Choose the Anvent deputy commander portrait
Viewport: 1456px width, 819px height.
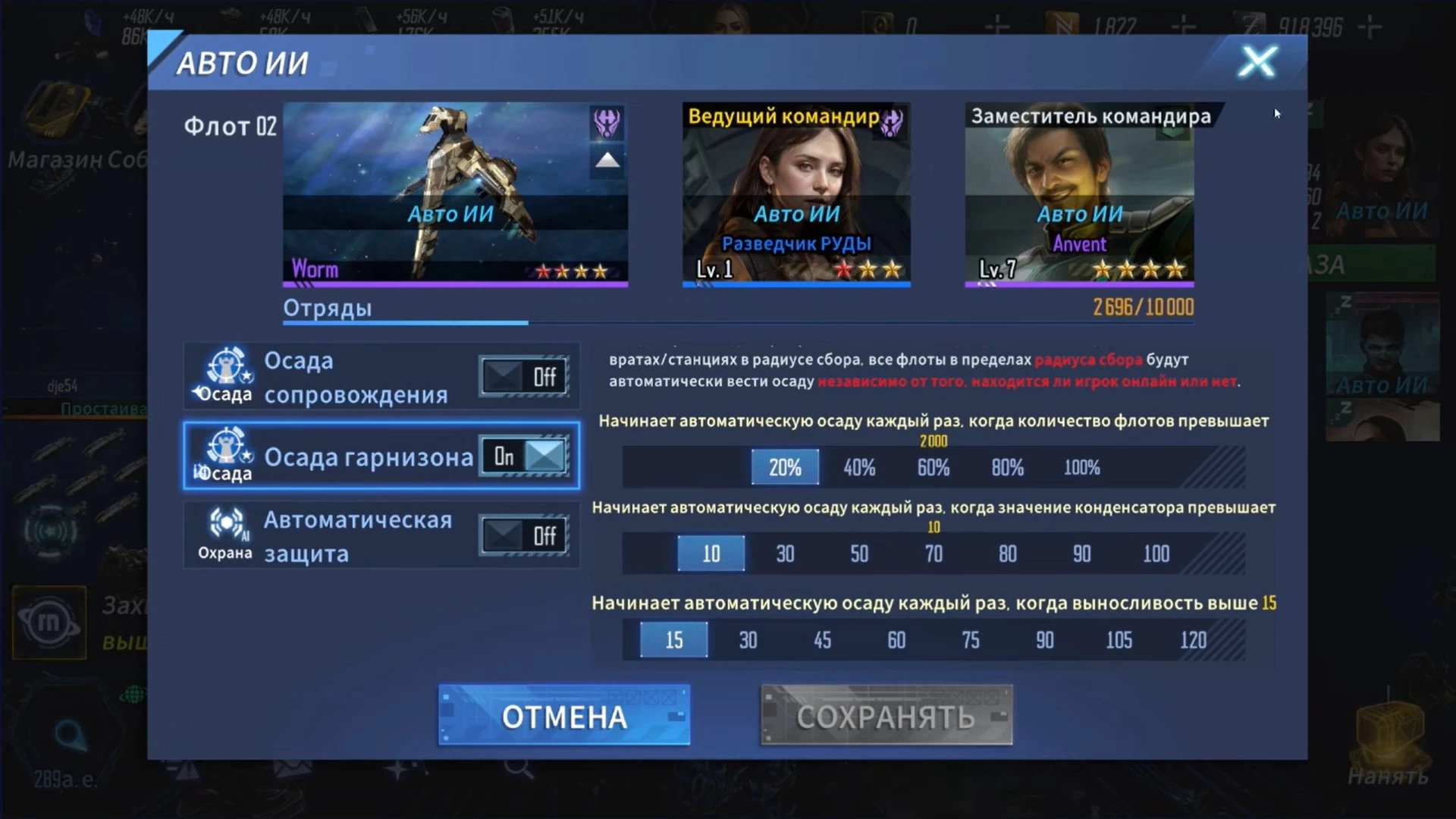[1079, 194]
